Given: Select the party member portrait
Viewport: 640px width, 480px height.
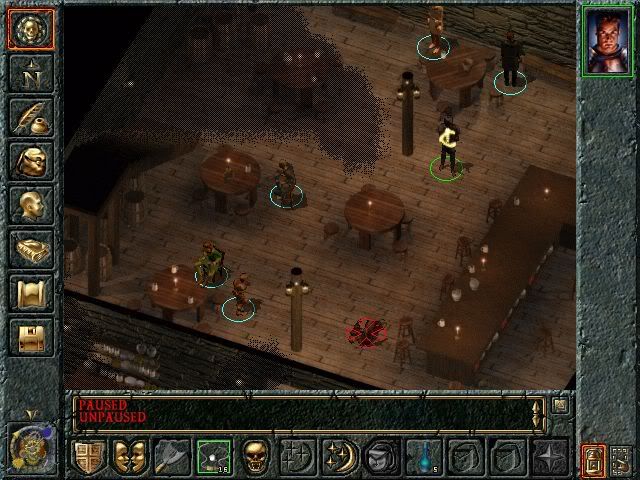Looking at the screenshot, I should (x=606, y=40).
